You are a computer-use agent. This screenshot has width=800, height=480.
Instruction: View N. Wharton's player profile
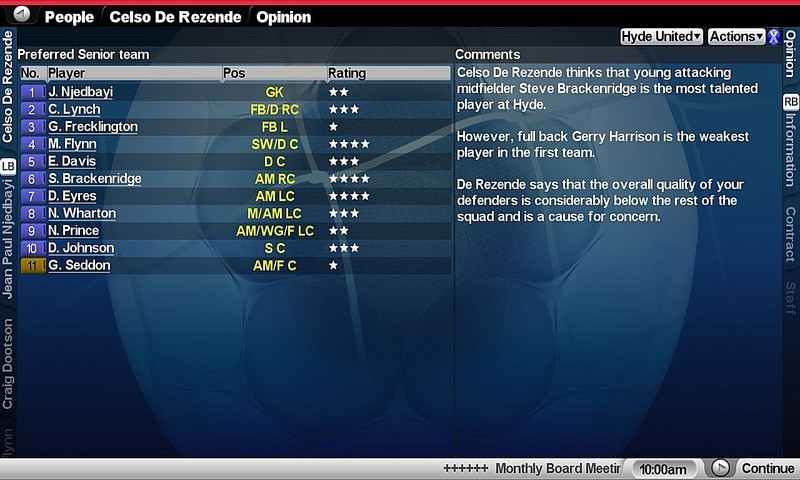[82, 213]
